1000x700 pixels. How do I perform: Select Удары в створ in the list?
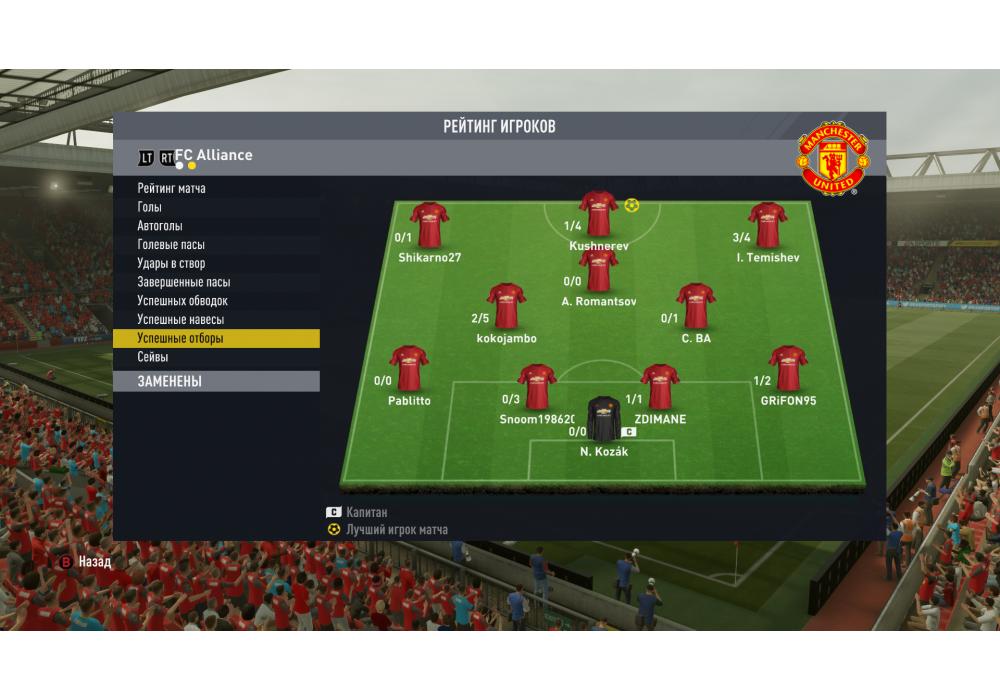[171, 264]
